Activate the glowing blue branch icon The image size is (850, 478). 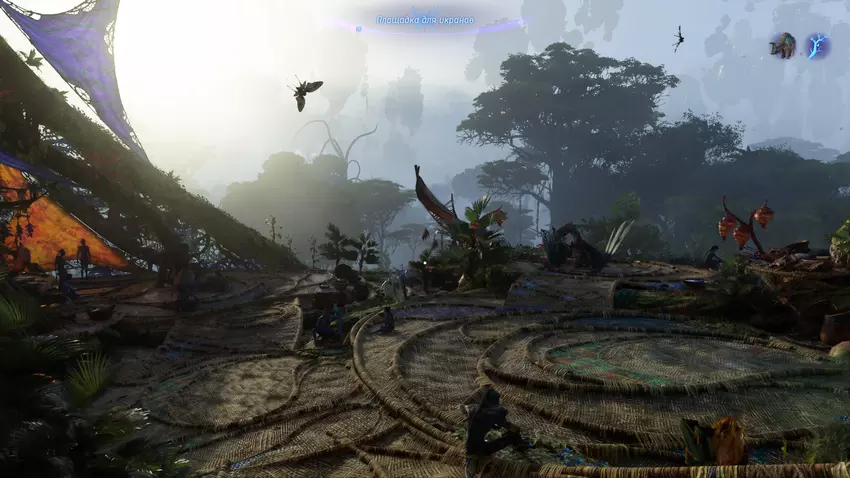[x=818, y=46]
